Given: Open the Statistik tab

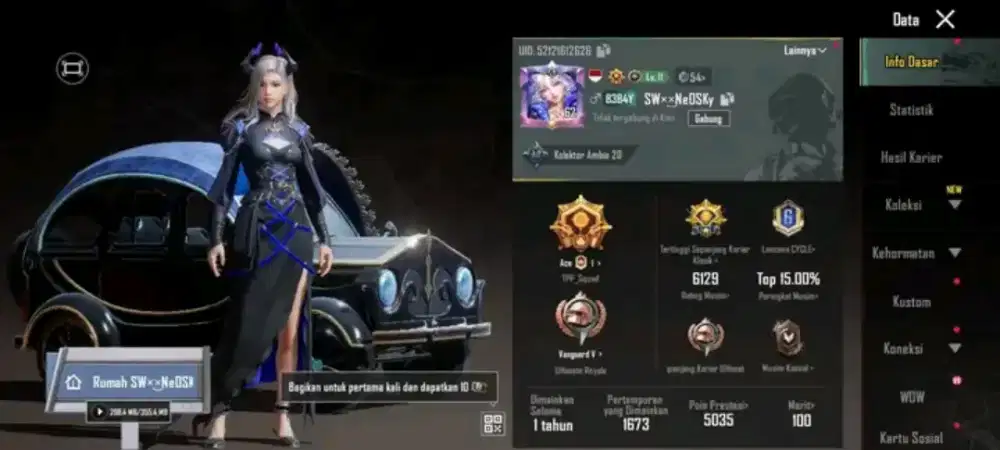Looking at the screenshot, I should (911, 110).
